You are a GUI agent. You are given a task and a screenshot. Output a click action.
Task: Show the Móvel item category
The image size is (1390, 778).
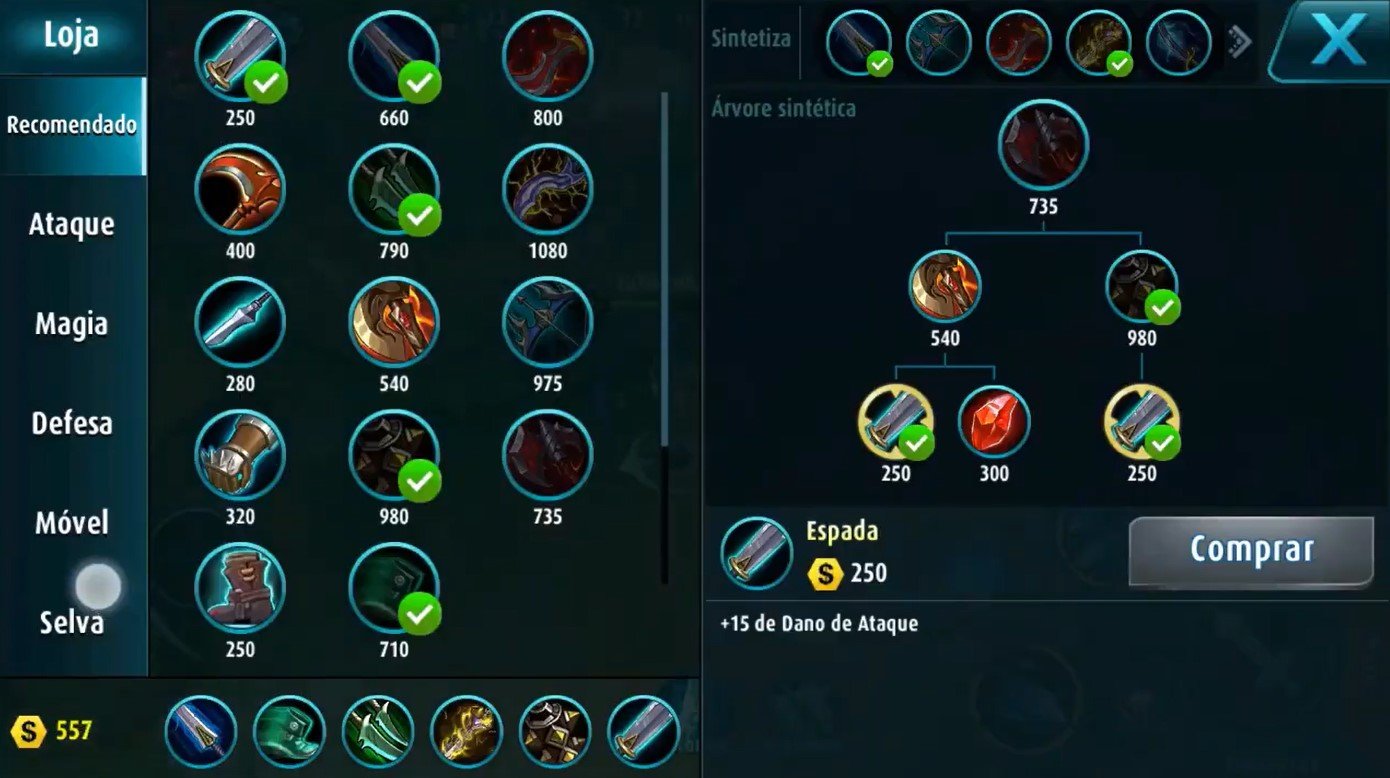click(x=72, y=522)
